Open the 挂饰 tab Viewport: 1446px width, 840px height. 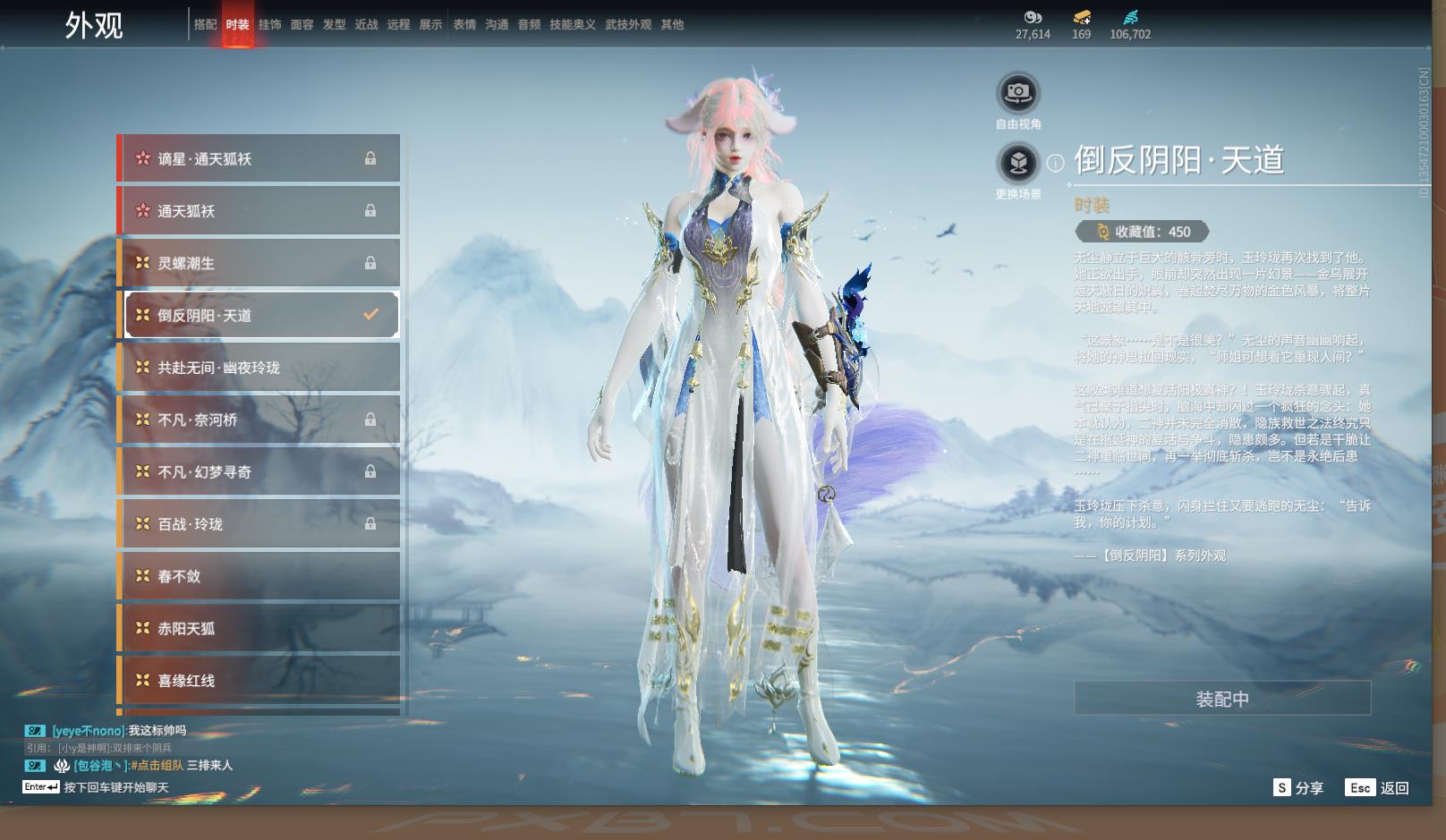(269, 25)
